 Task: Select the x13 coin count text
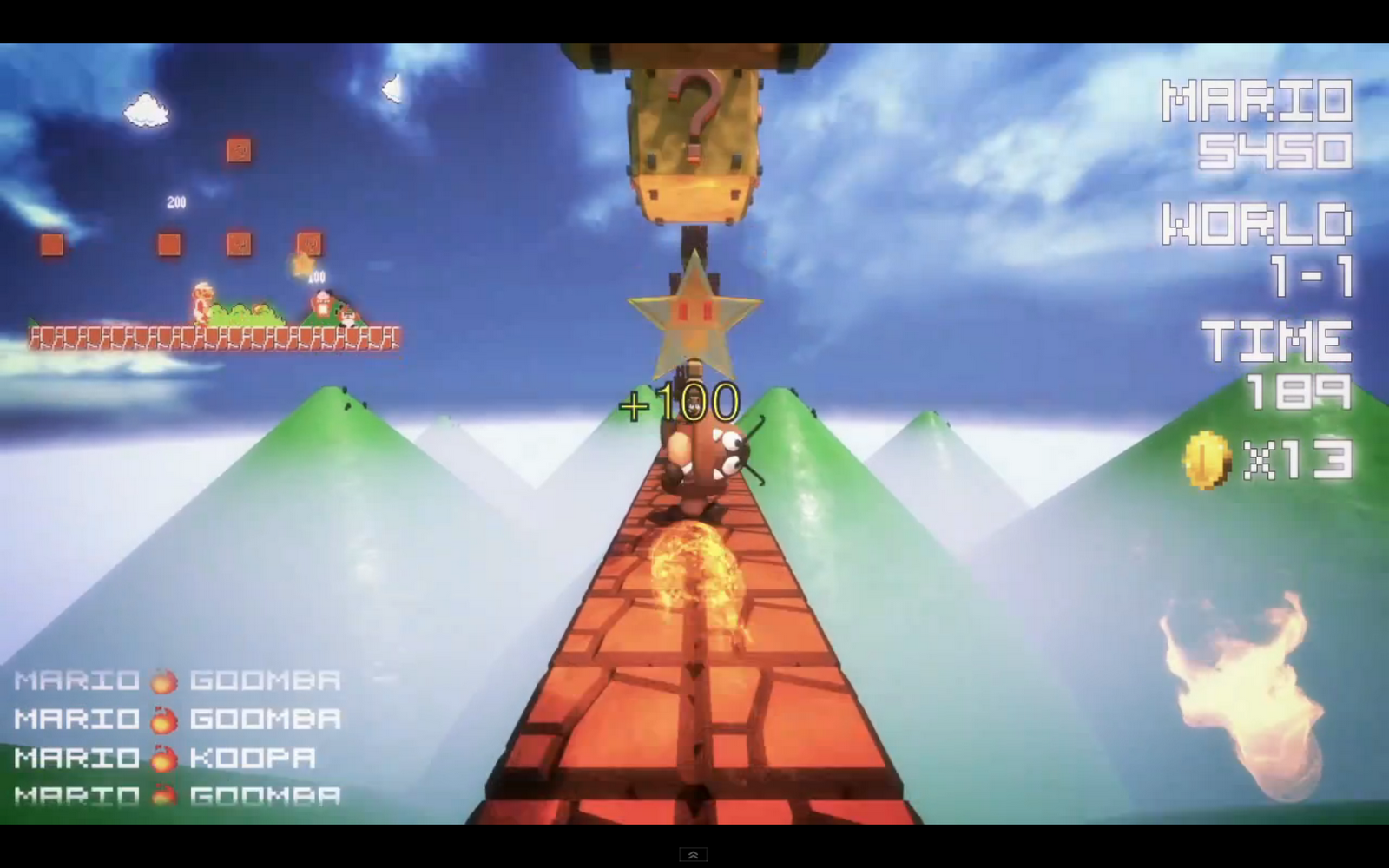point(1298,460)
